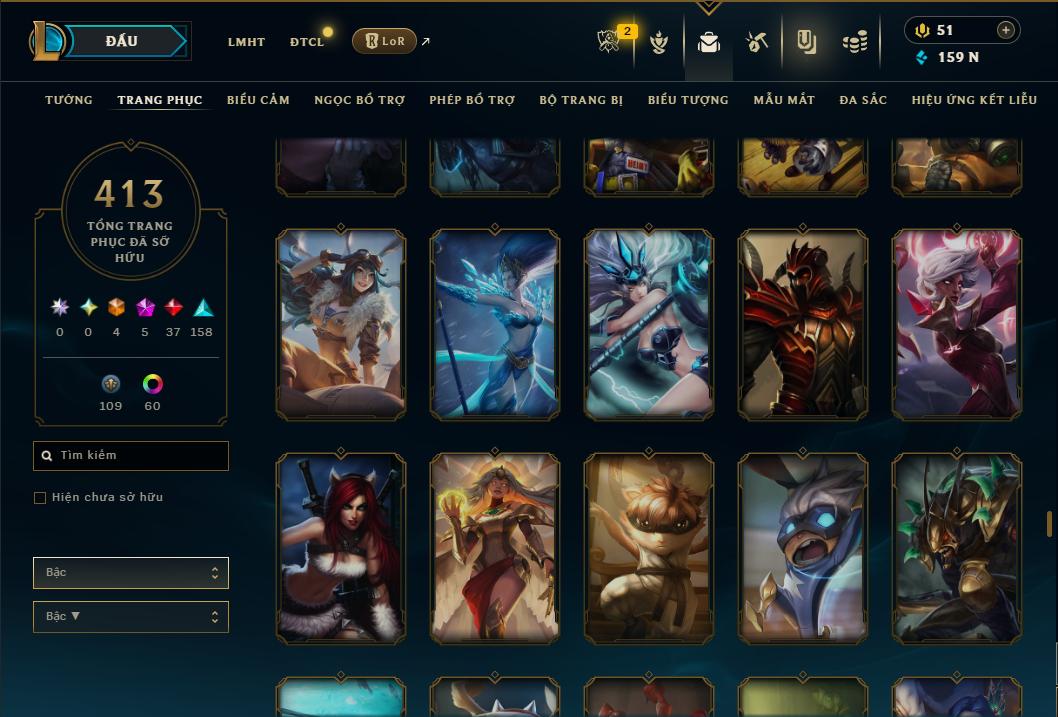Open the icon with the yellow 2 badge
Image resolution: width=1058 pixels, height=717 pixels.
click(610, 42)
